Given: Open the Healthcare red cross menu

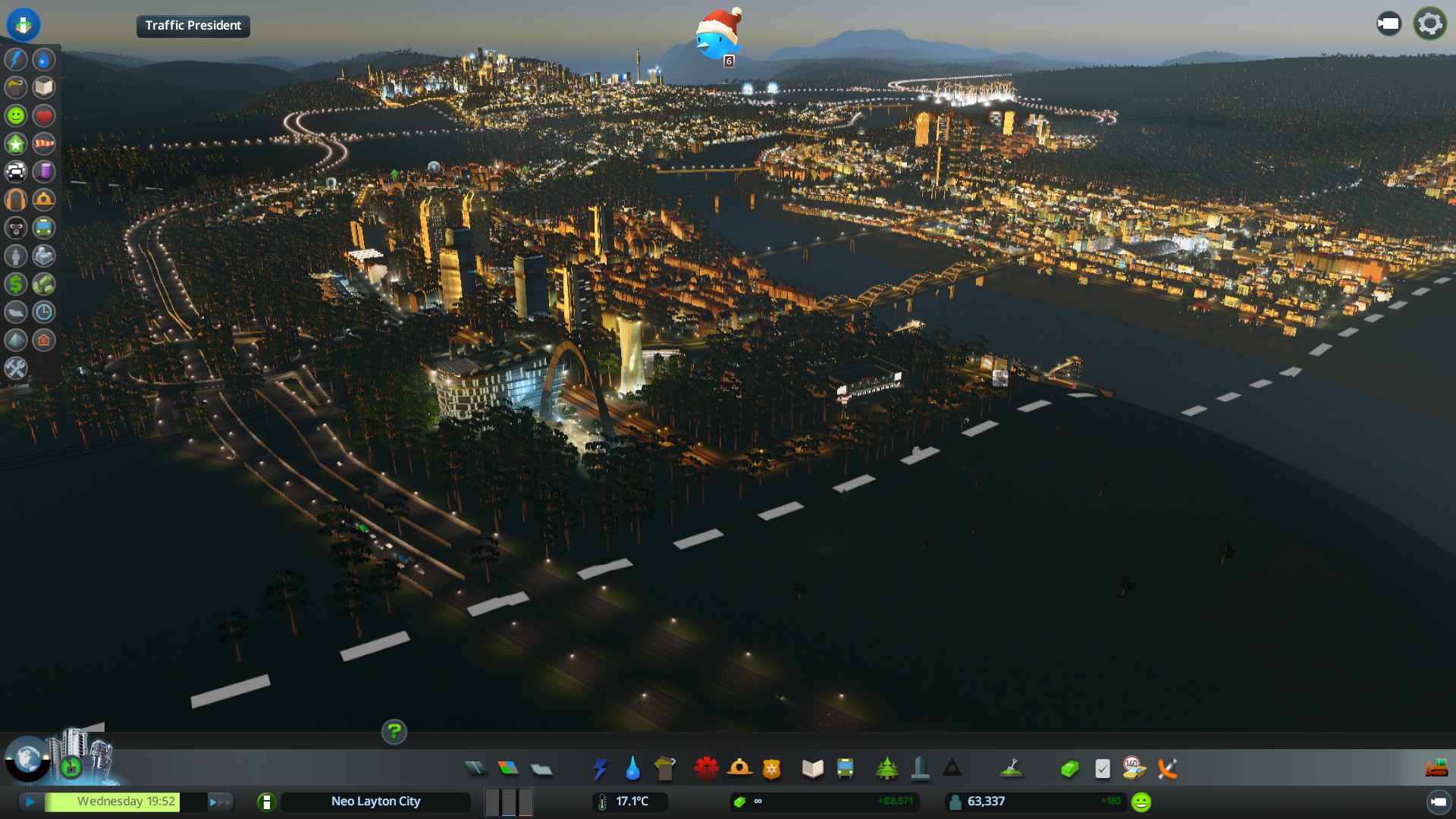Looking at the screenshot, I should coord(706,769).
